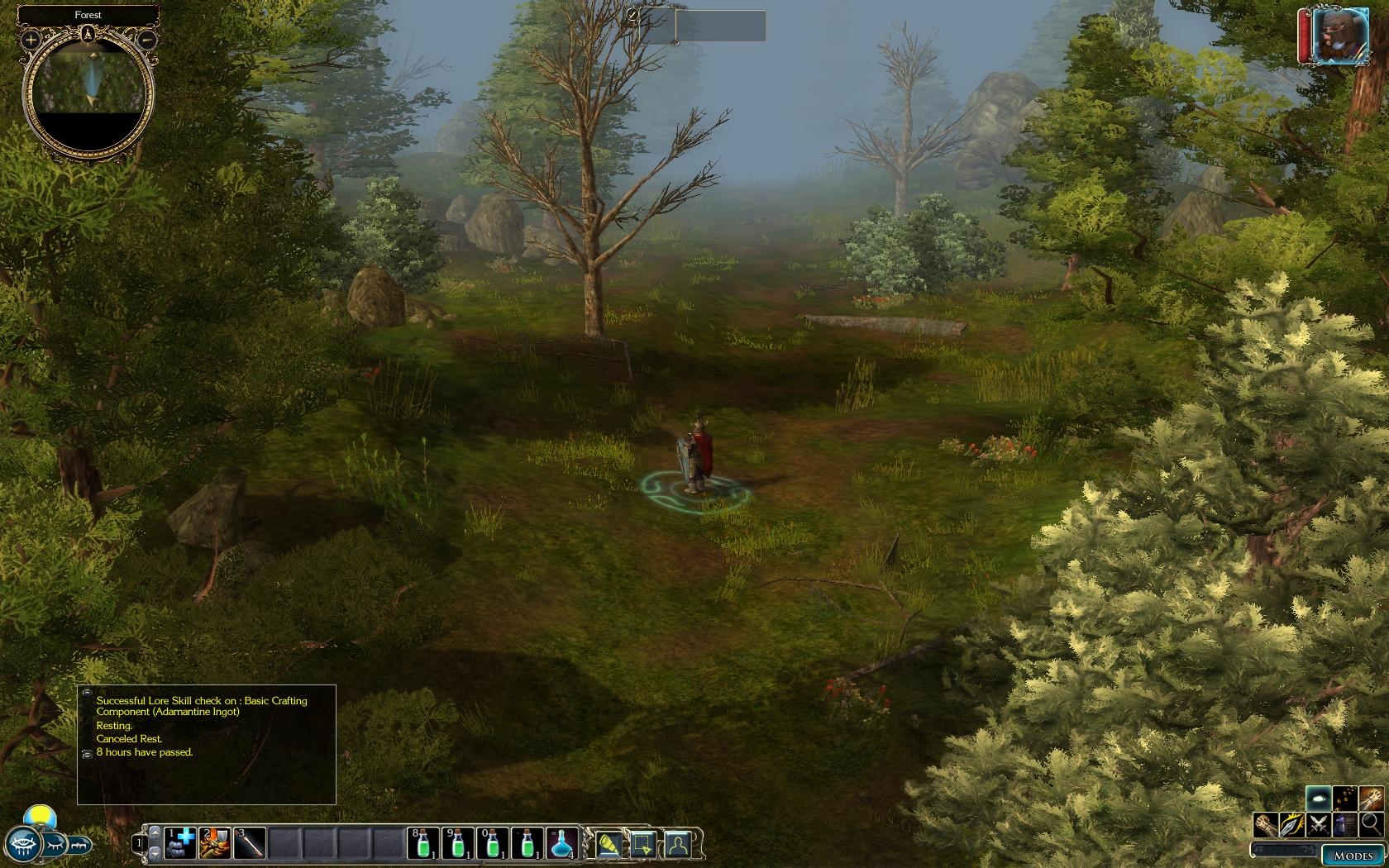Click the flashlight icon beside the hotbar

[608, 843]
